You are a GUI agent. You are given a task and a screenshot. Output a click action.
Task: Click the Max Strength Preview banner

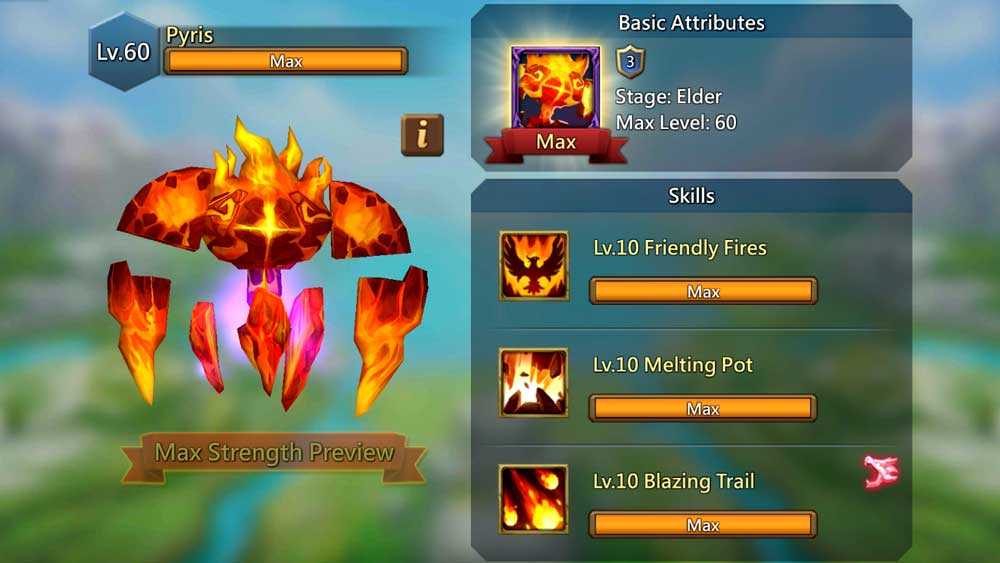coord(274,453)
